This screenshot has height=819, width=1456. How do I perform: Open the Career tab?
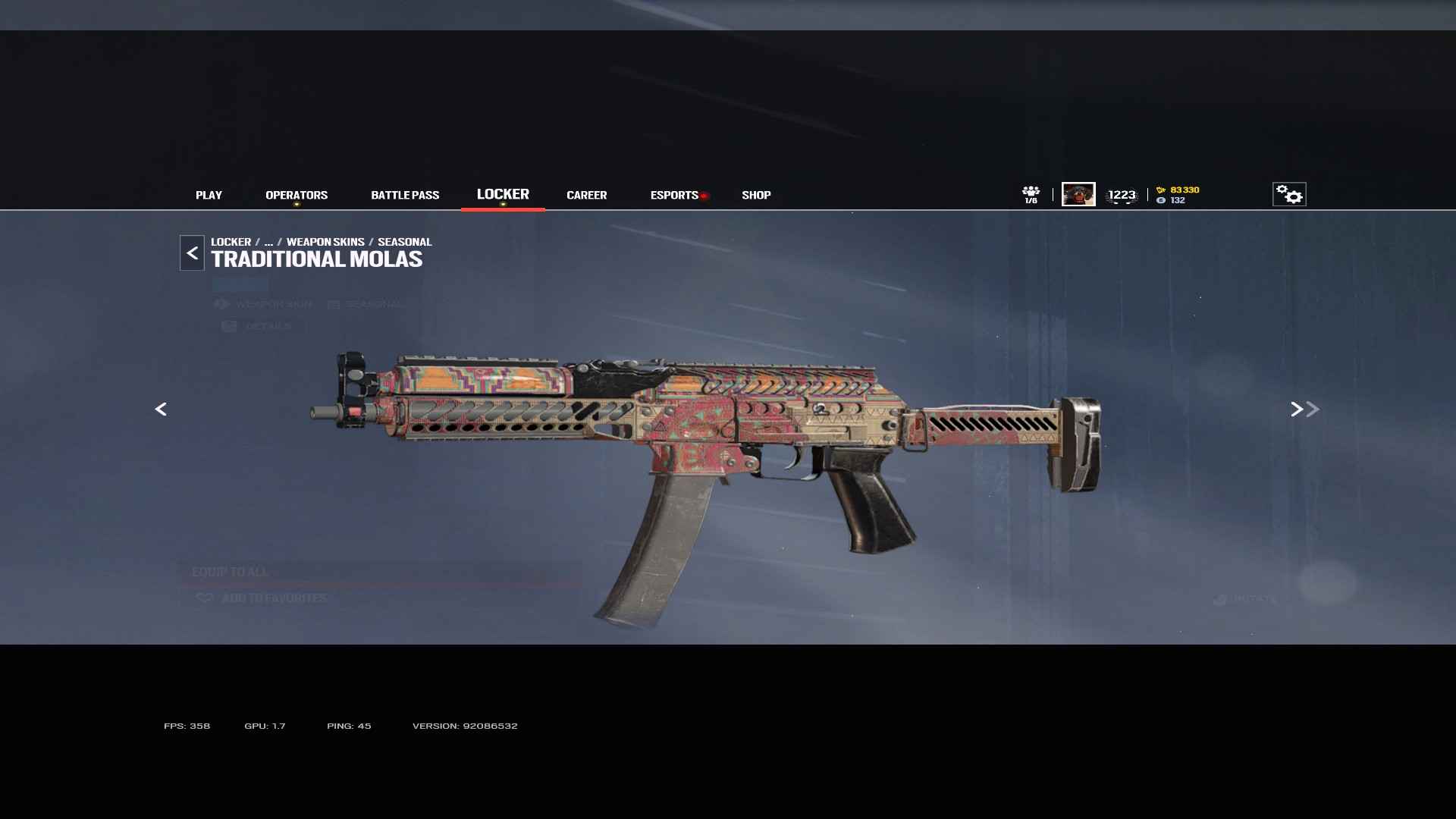(586, 195)
